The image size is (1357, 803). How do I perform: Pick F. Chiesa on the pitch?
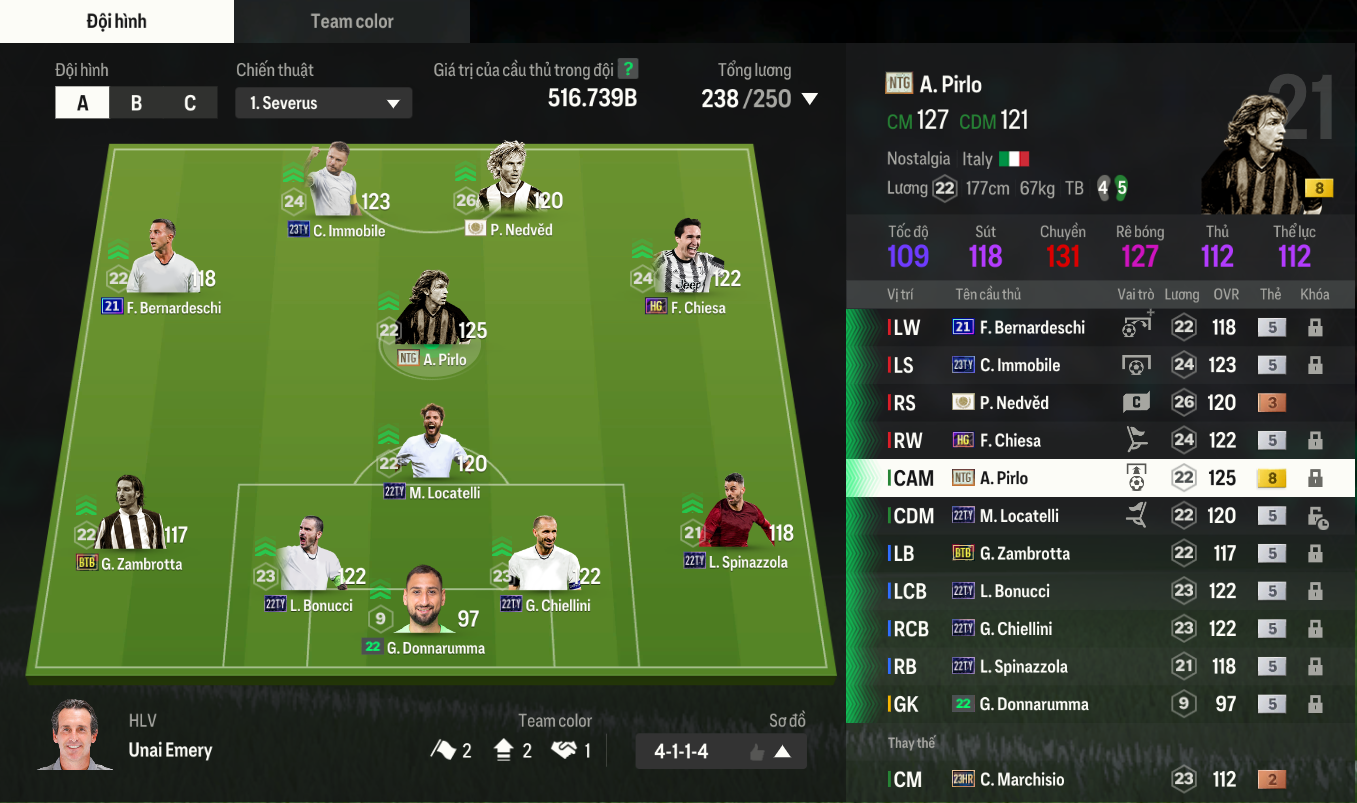[x=686, y=262]
